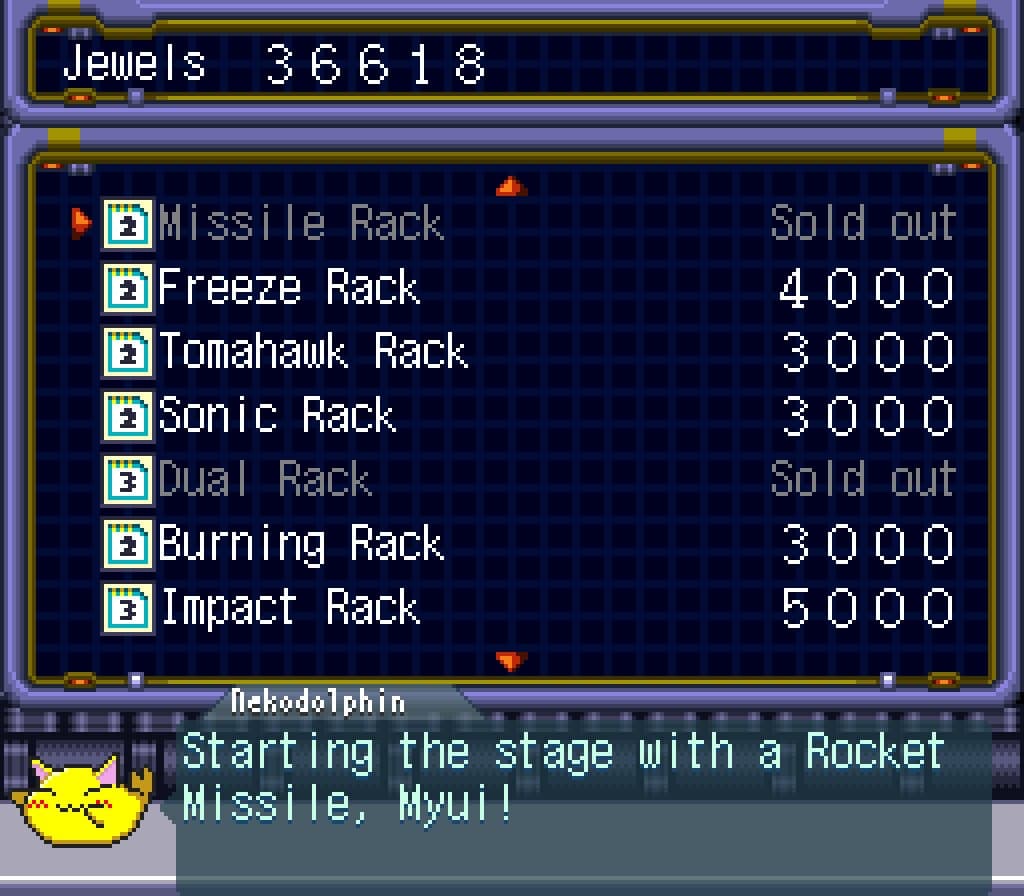Pick the sold-out Dual Rack row
This screenshot has height=896, width=1024.
[x=265, y=480]
